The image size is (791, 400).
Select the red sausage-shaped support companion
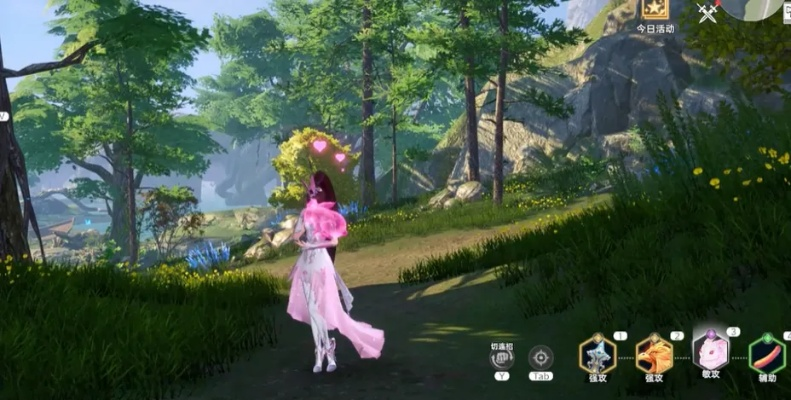[767, 354]
